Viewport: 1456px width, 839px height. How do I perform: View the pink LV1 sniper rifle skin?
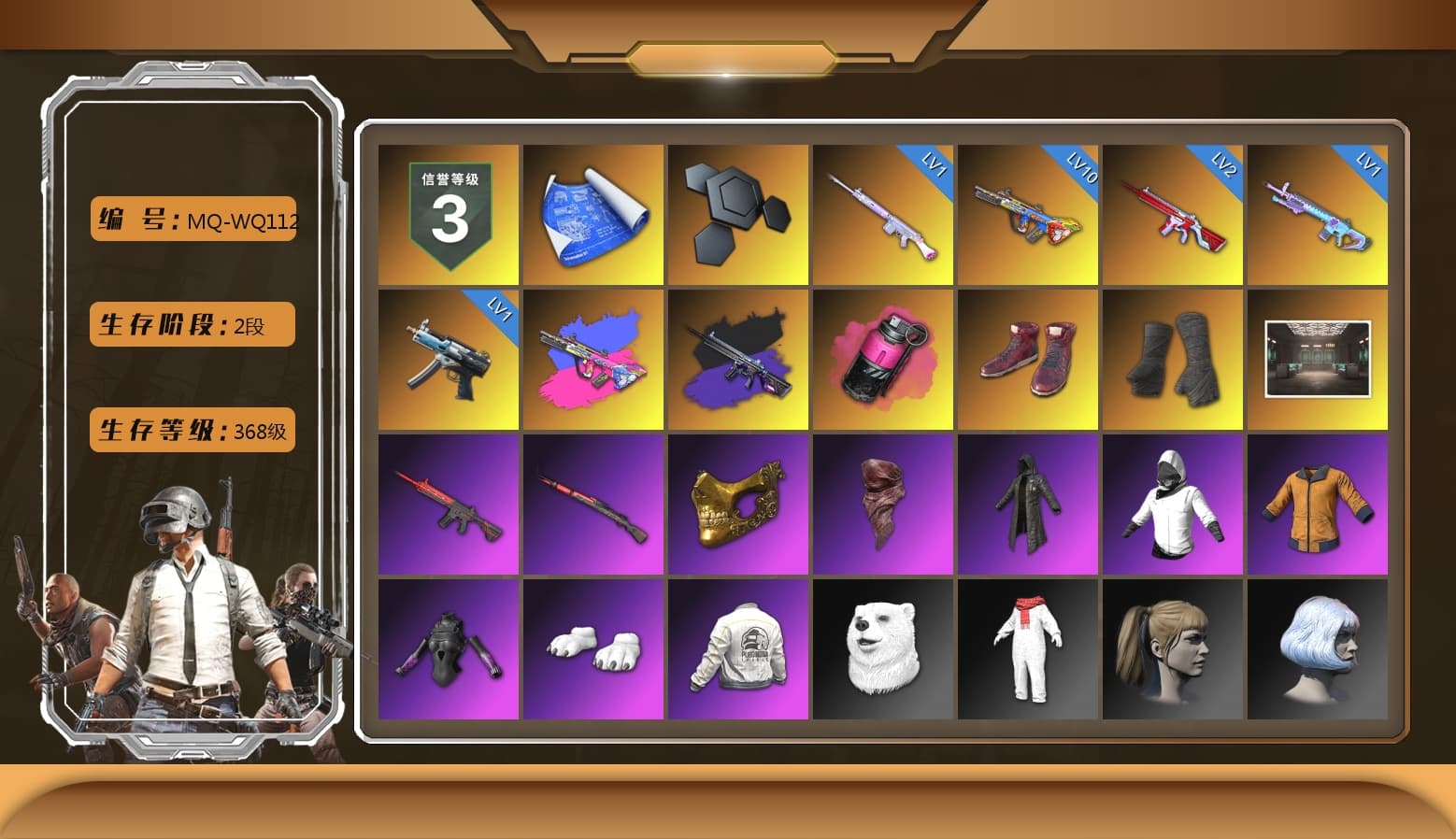tap(882, 213)
